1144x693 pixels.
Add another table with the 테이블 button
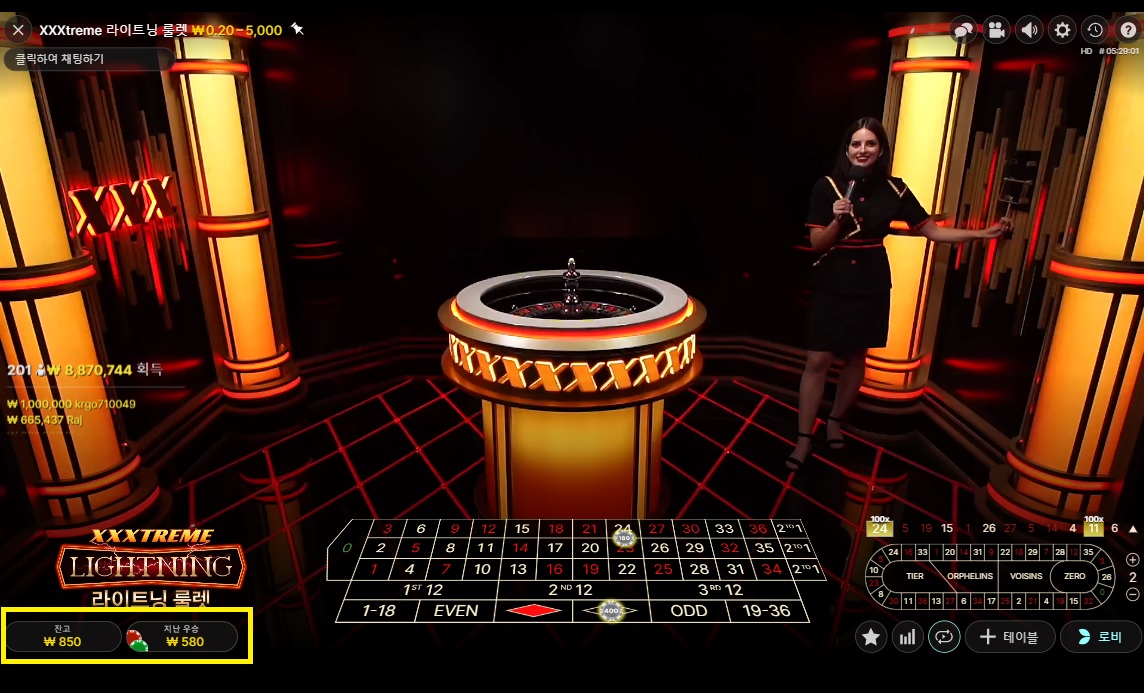point(1008,637)
